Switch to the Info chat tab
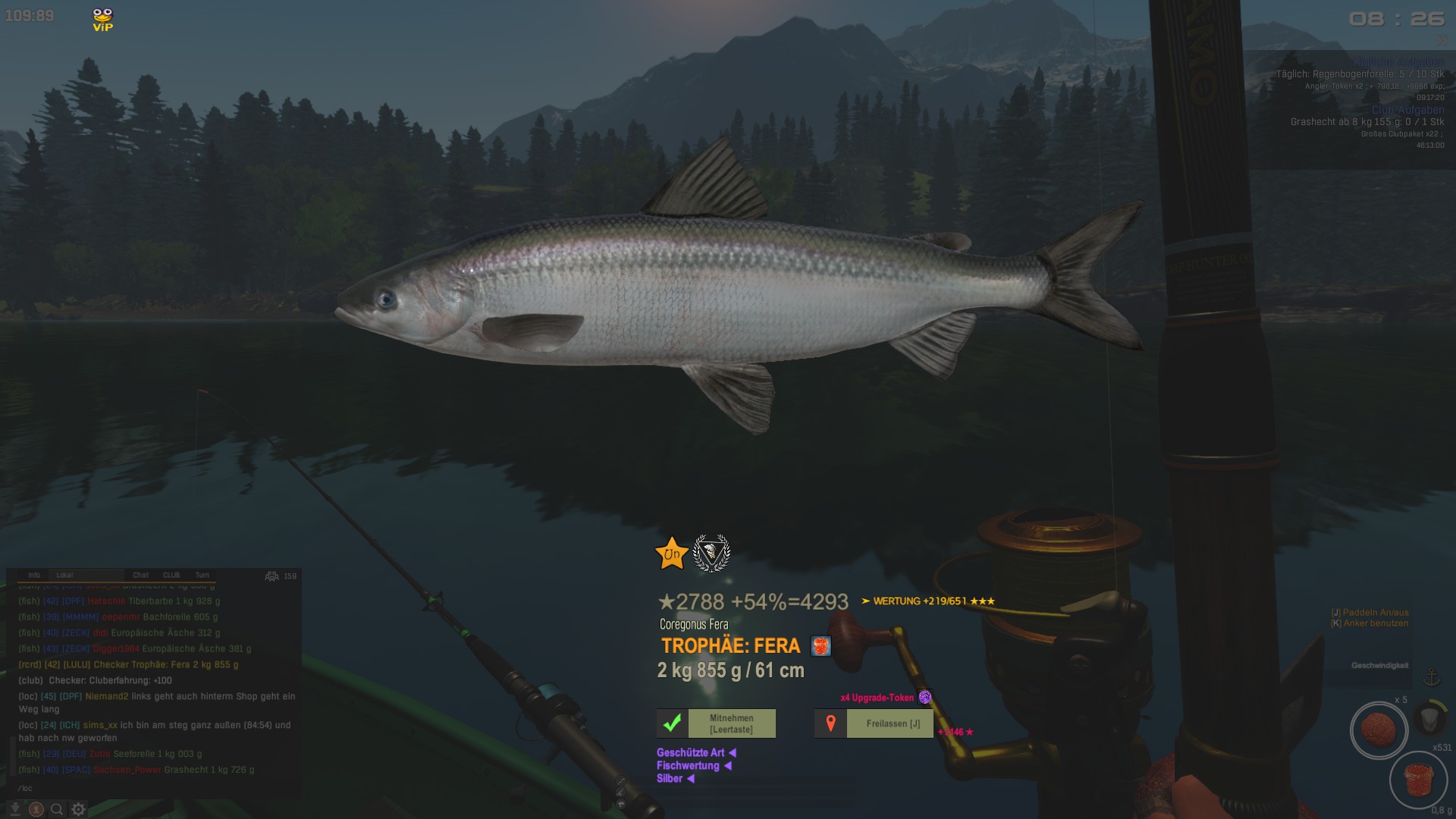This screenshot has width=1456, height=819. pos(34,575)
